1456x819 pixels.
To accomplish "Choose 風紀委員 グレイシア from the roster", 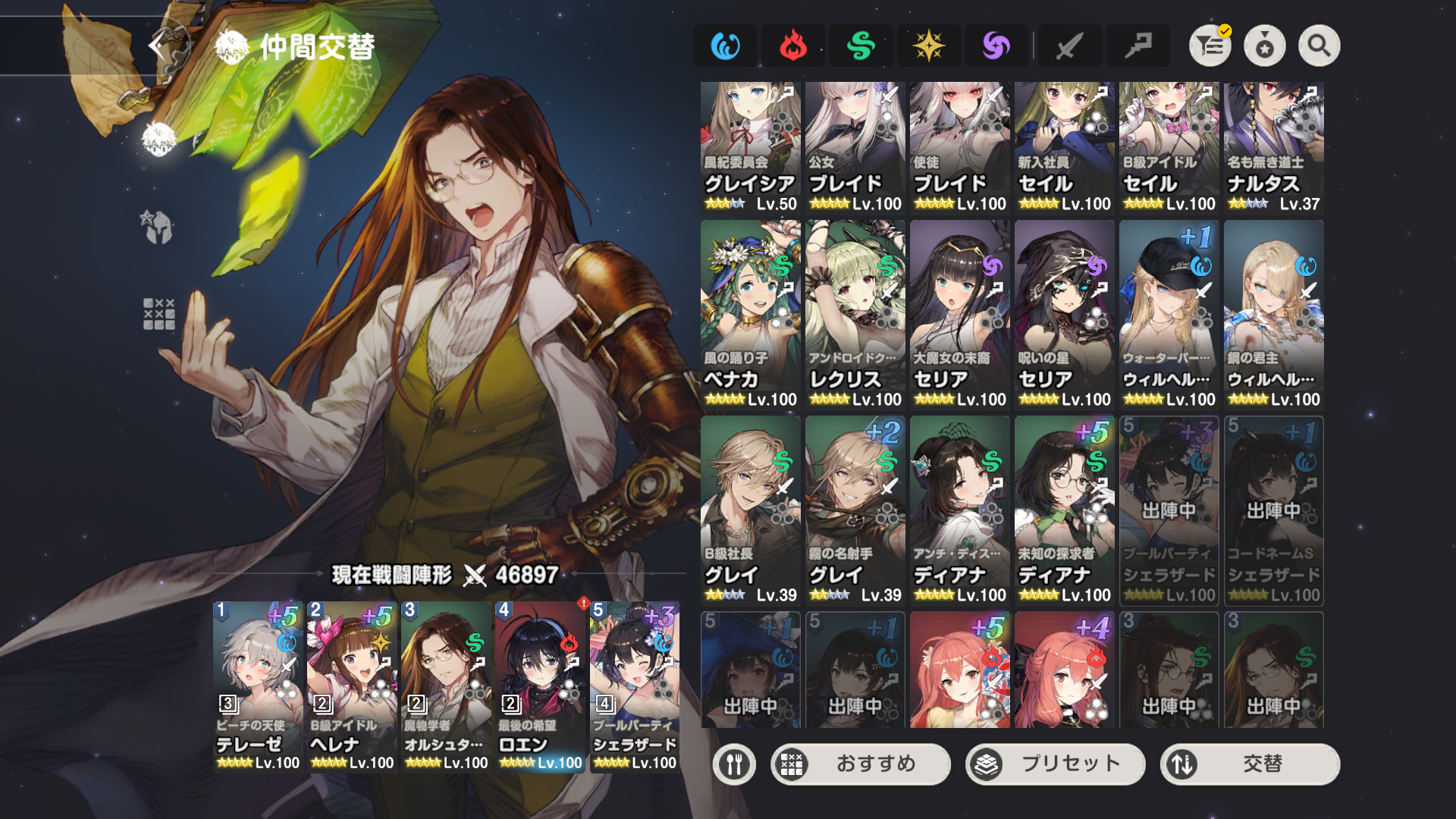I will point(750,148).
